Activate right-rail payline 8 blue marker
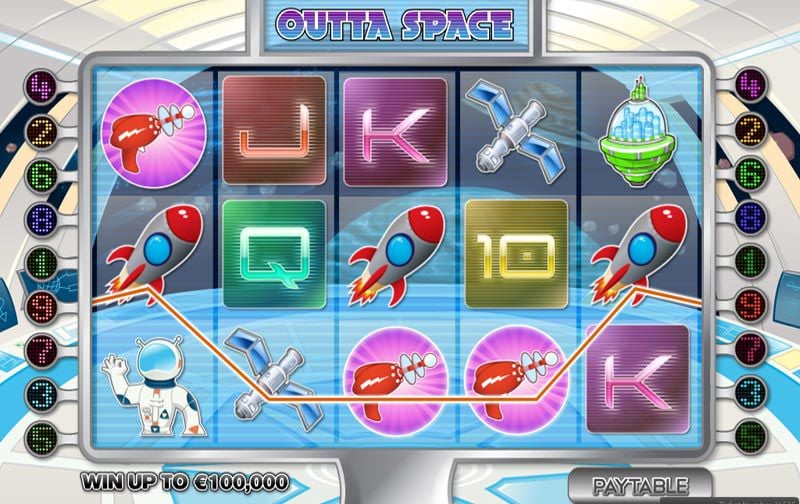The width and height of the screenshot is (800, 504). [x=752, y=216]
